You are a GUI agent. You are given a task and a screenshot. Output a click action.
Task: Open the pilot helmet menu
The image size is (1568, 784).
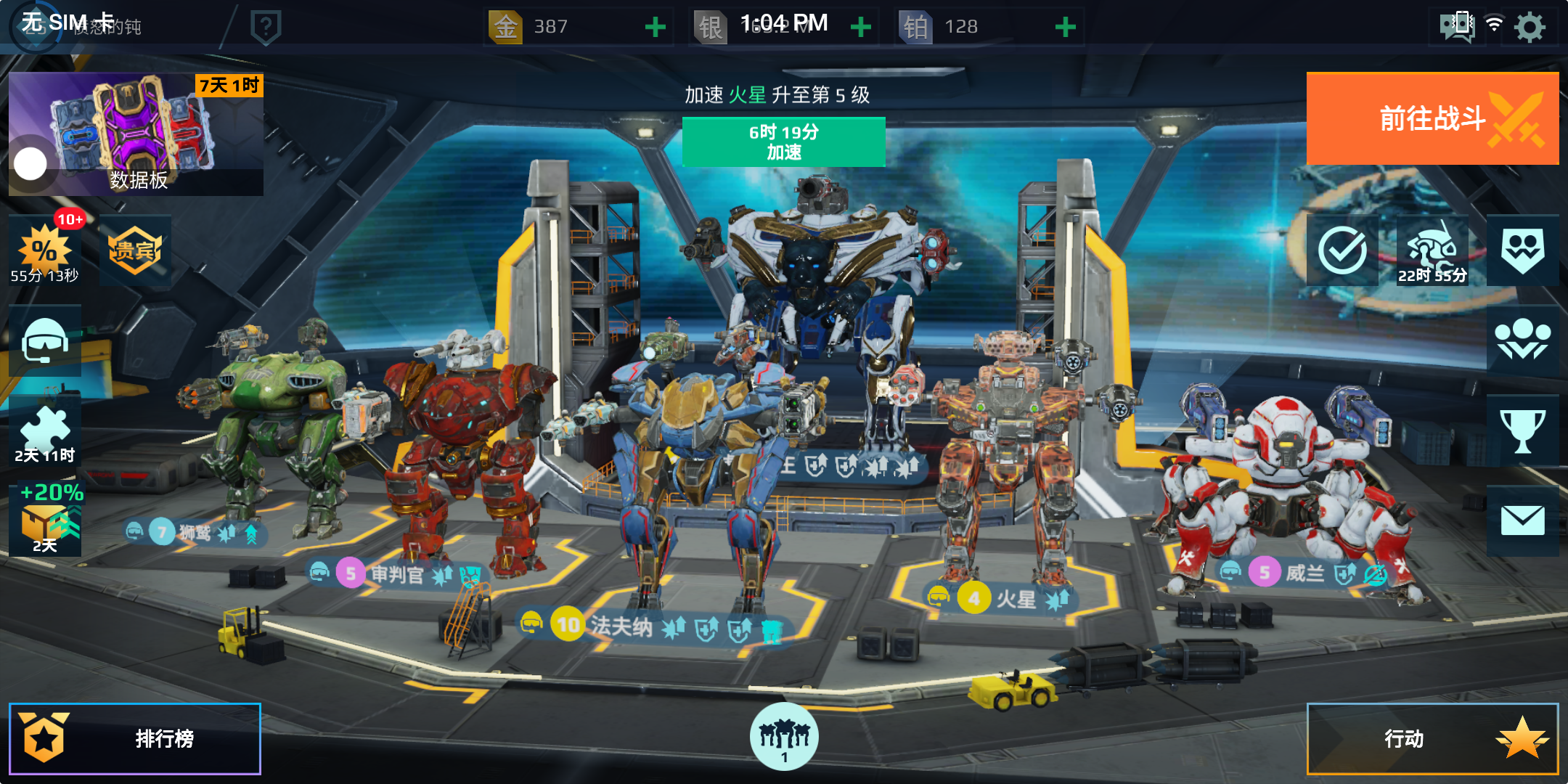click(x=45, y=340)
